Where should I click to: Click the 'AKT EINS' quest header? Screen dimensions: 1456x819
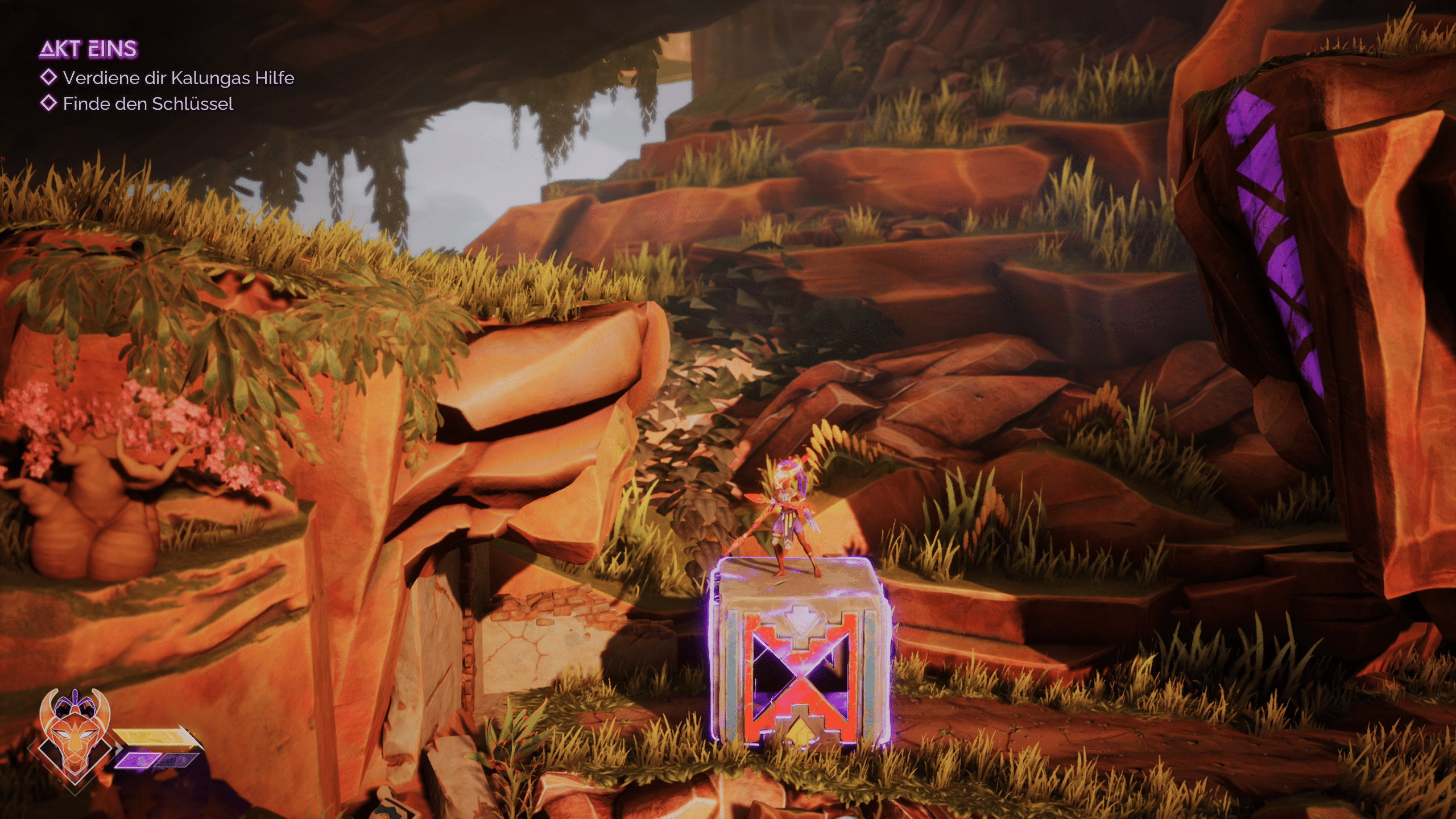[x=88, y=49]
